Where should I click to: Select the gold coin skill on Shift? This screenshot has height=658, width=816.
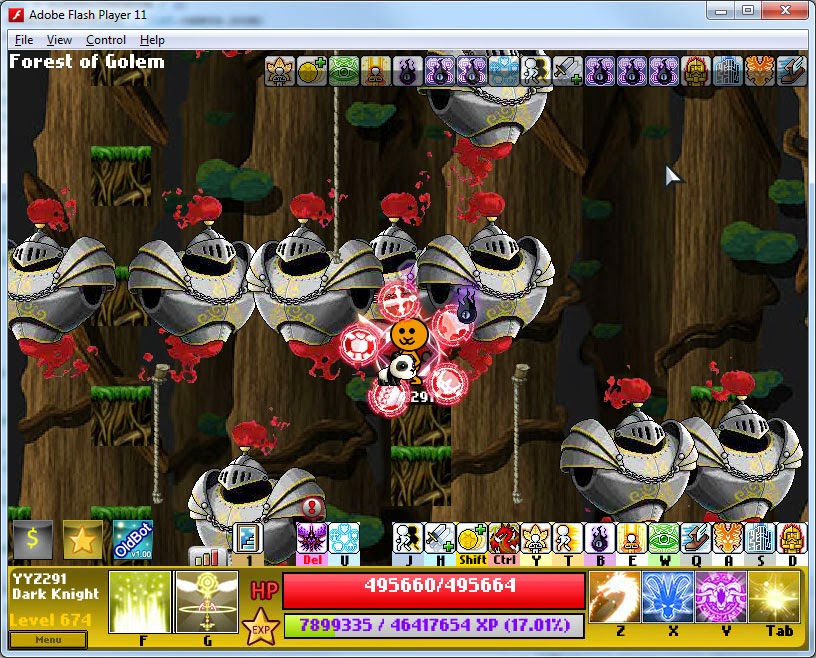472,538
